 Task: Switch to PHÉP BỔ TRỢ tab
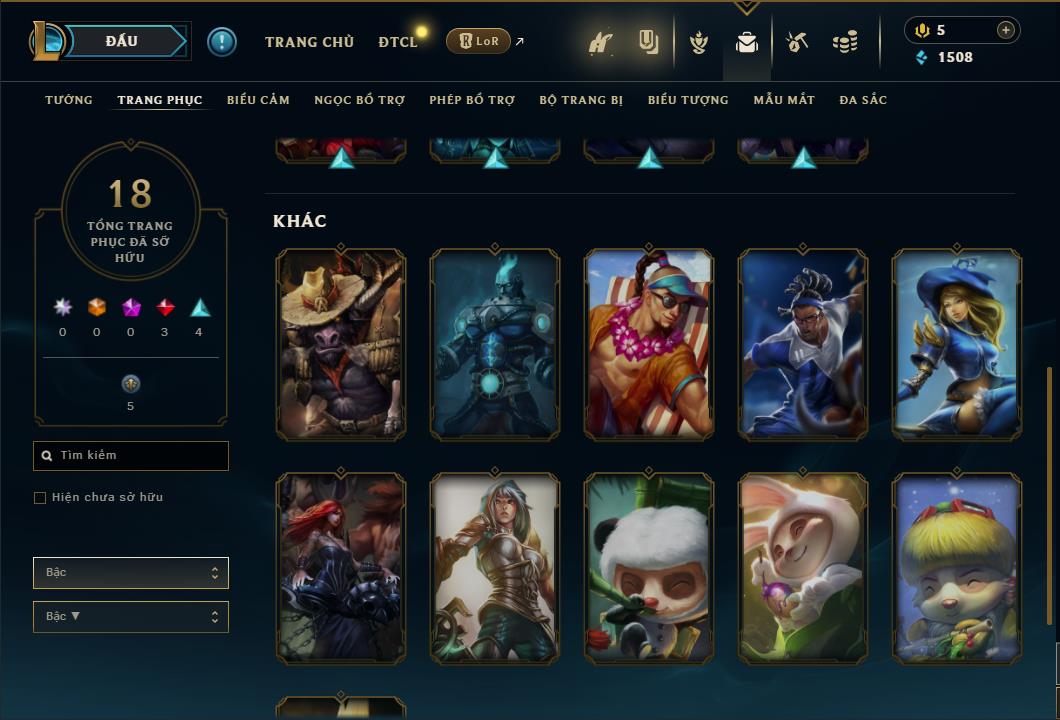point(472,100)
